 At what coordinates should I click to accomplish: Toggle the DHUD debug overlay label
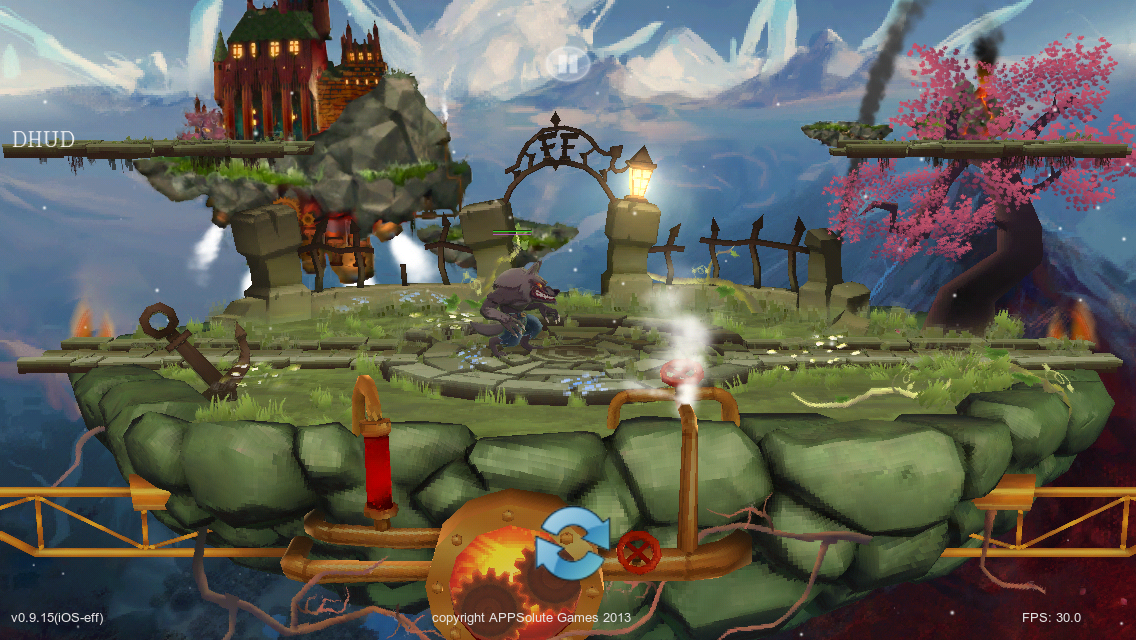click(x=43, y=140)
